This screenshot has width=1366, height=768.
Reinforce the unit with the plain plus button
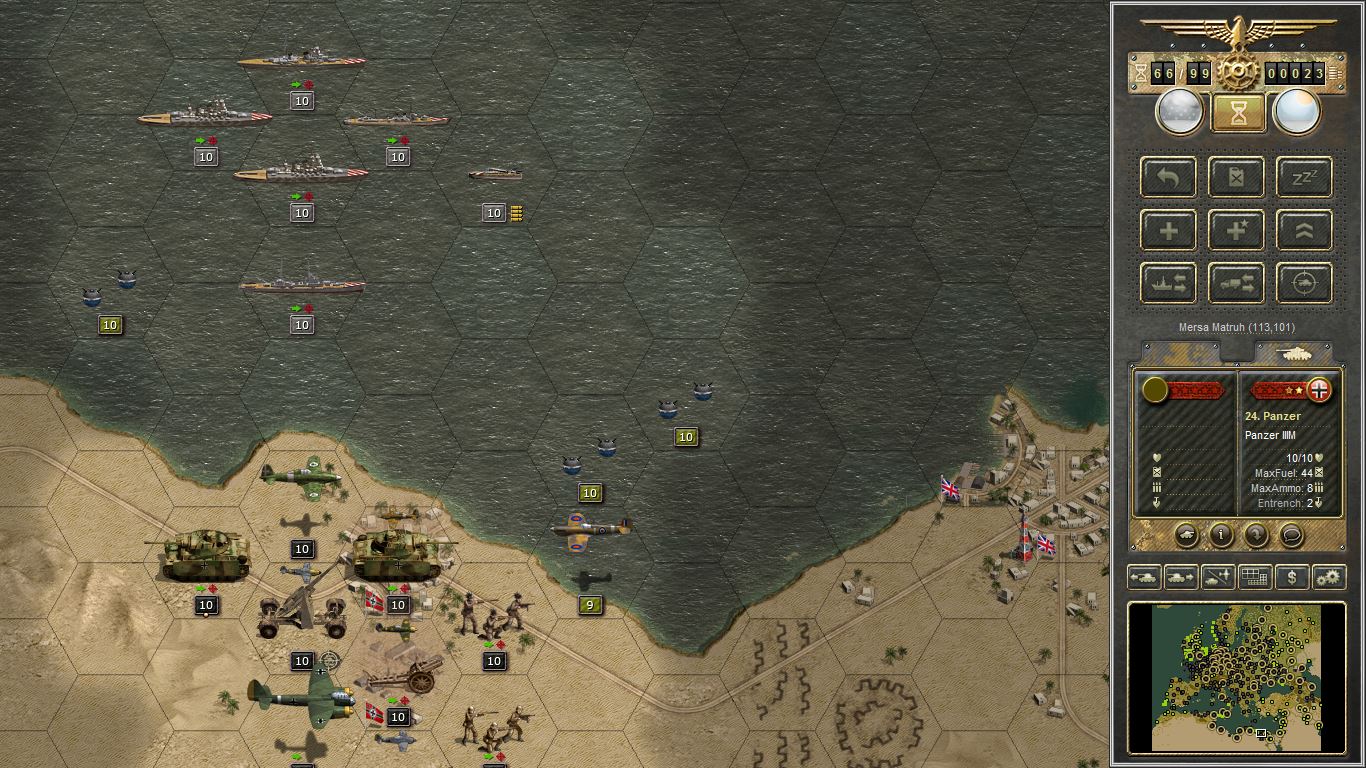click(x=1169, y=230)
